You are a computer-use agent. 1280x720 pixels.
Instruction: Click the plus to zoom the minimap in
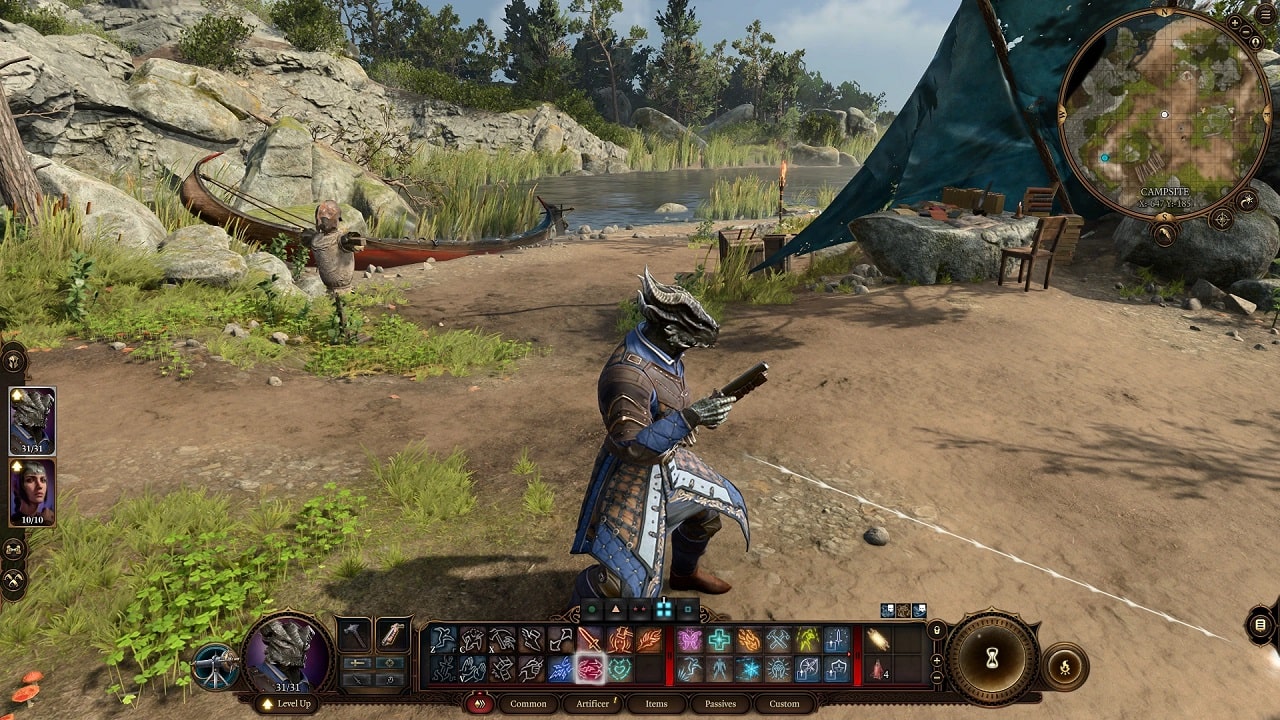1234,25
